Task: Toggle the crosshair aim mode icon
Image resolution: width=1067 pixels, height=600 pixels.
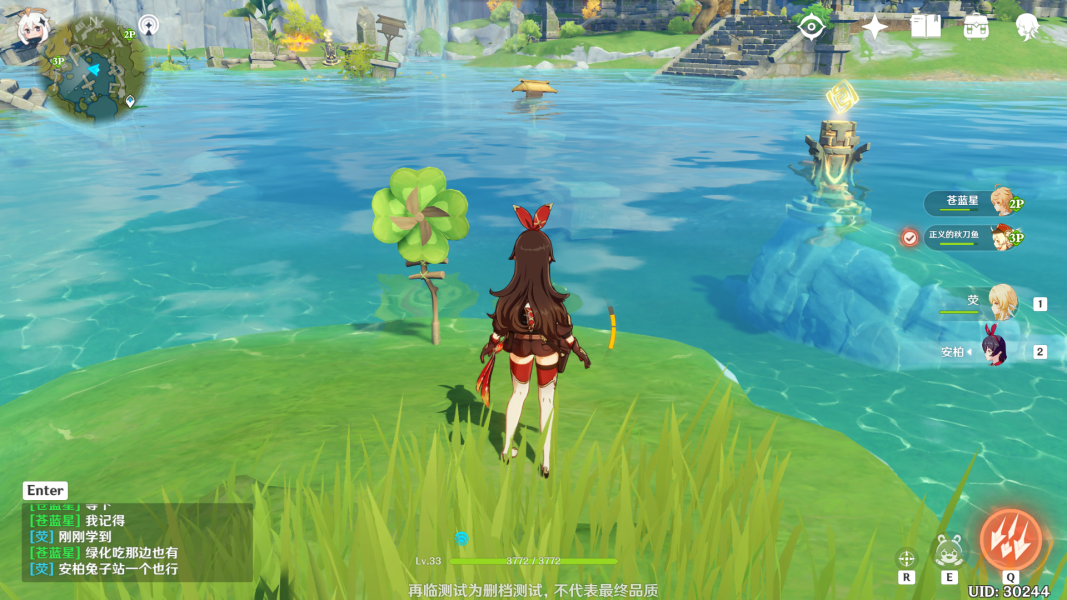Action: (907, 558)
